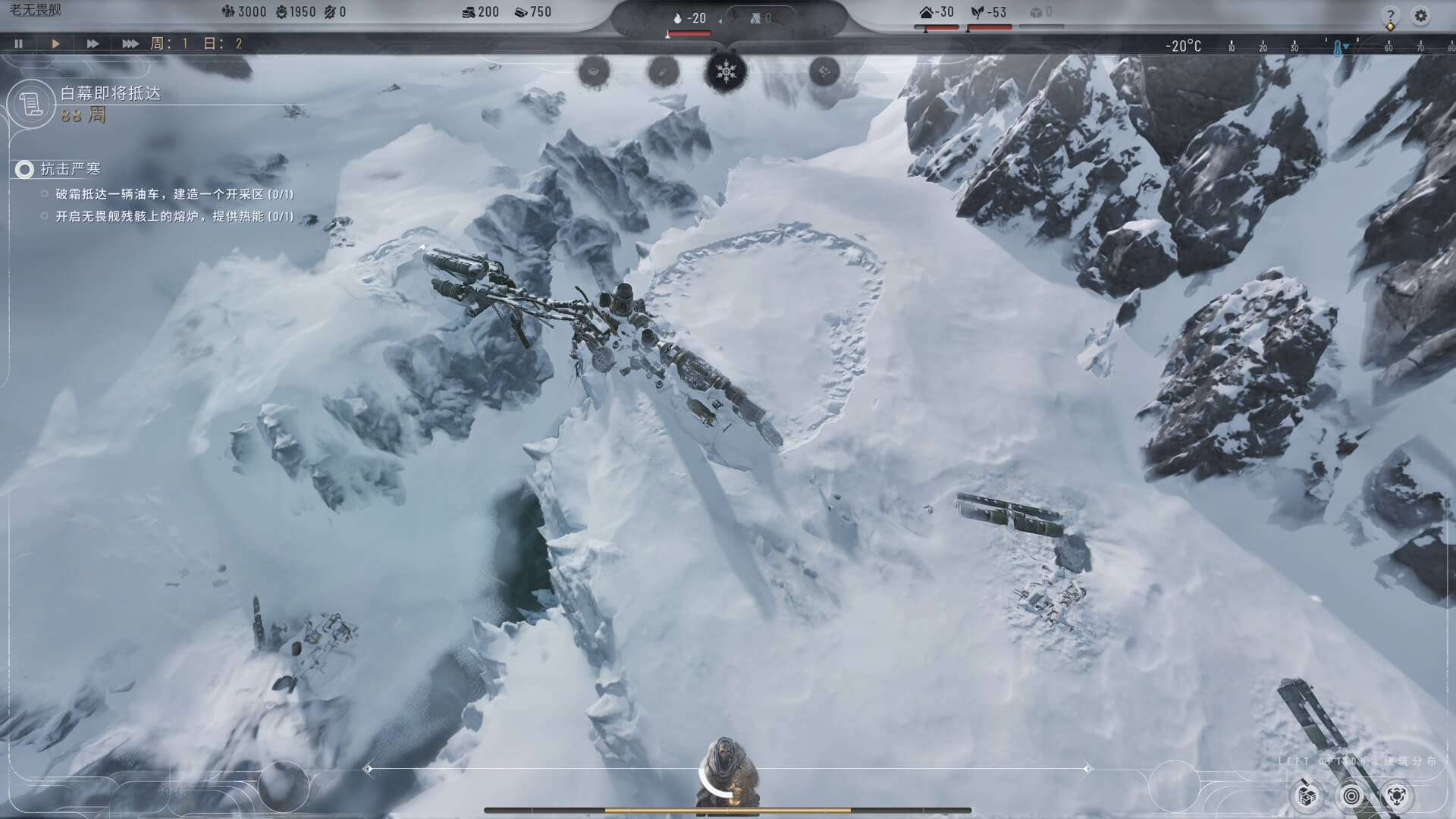
Task: Open the heatstamps coin icon showing 200
Action: [468, 11]
